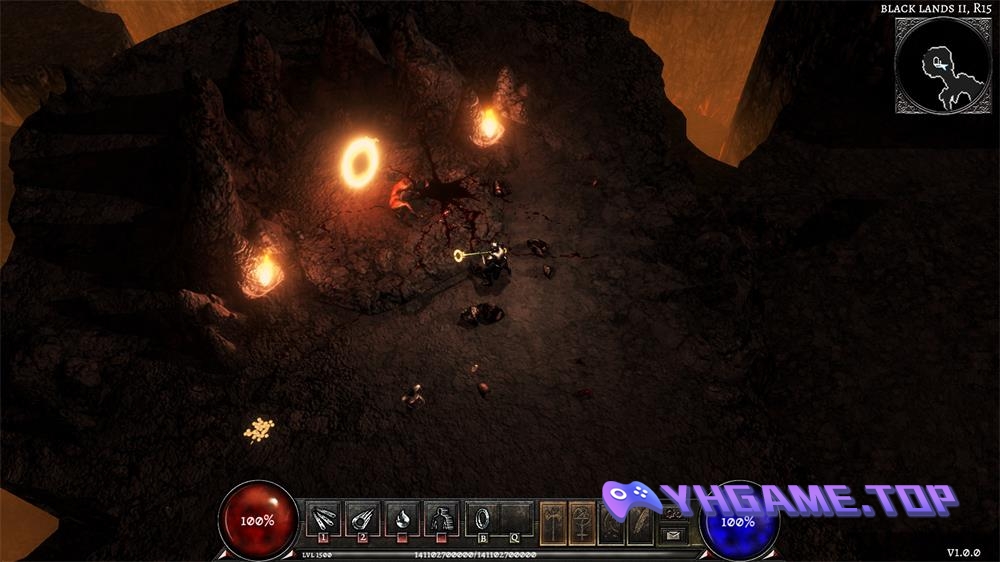This screenshot has width=1000, height=562.
Task: Trigger the armored figure skill
Action: click(441, 518)
